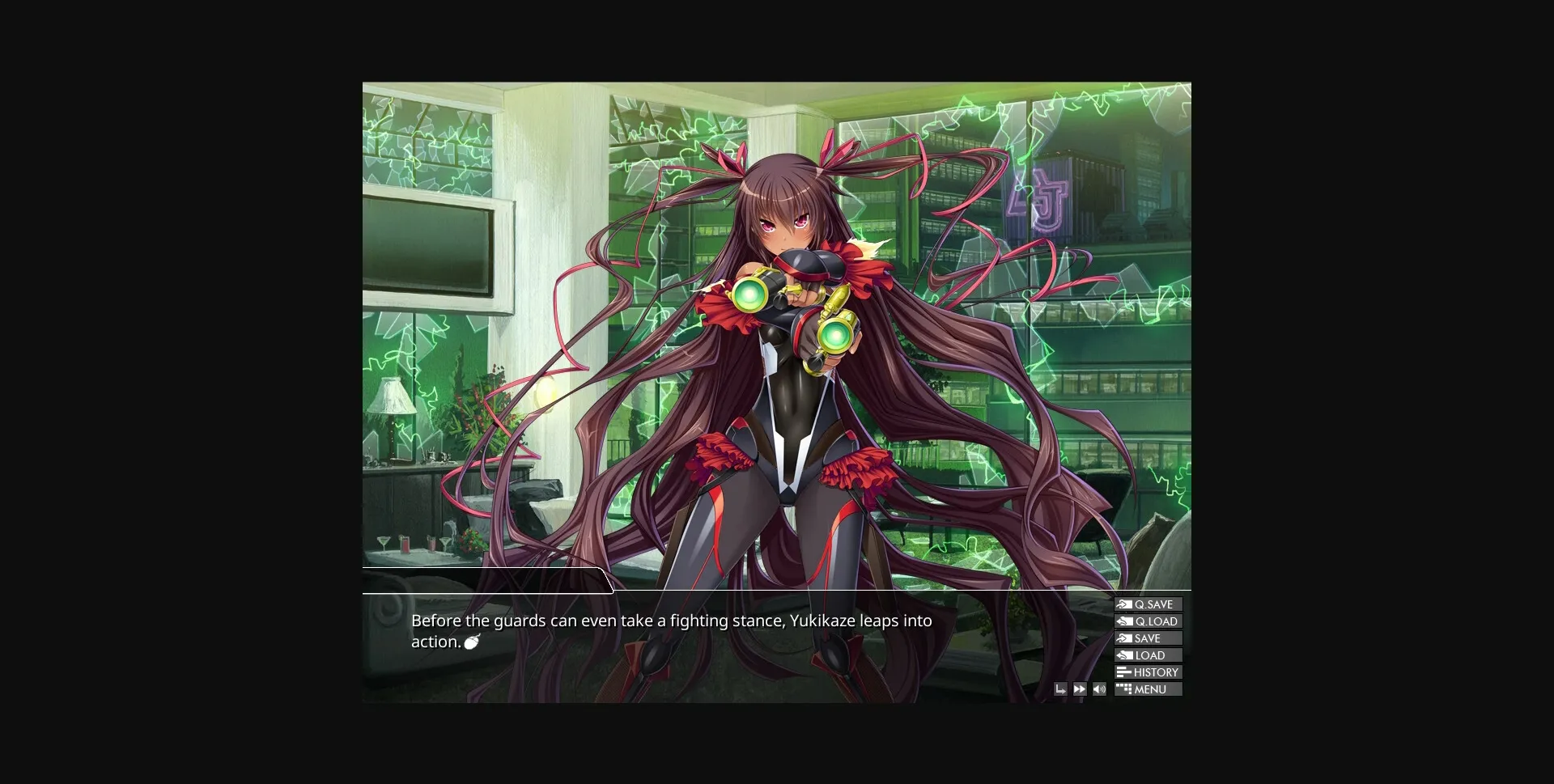The width and height of the screenshot is (1554, 784).
Task: Click the Q.LOAD quick-load arrow icon
Action: tap(1125, 621)
